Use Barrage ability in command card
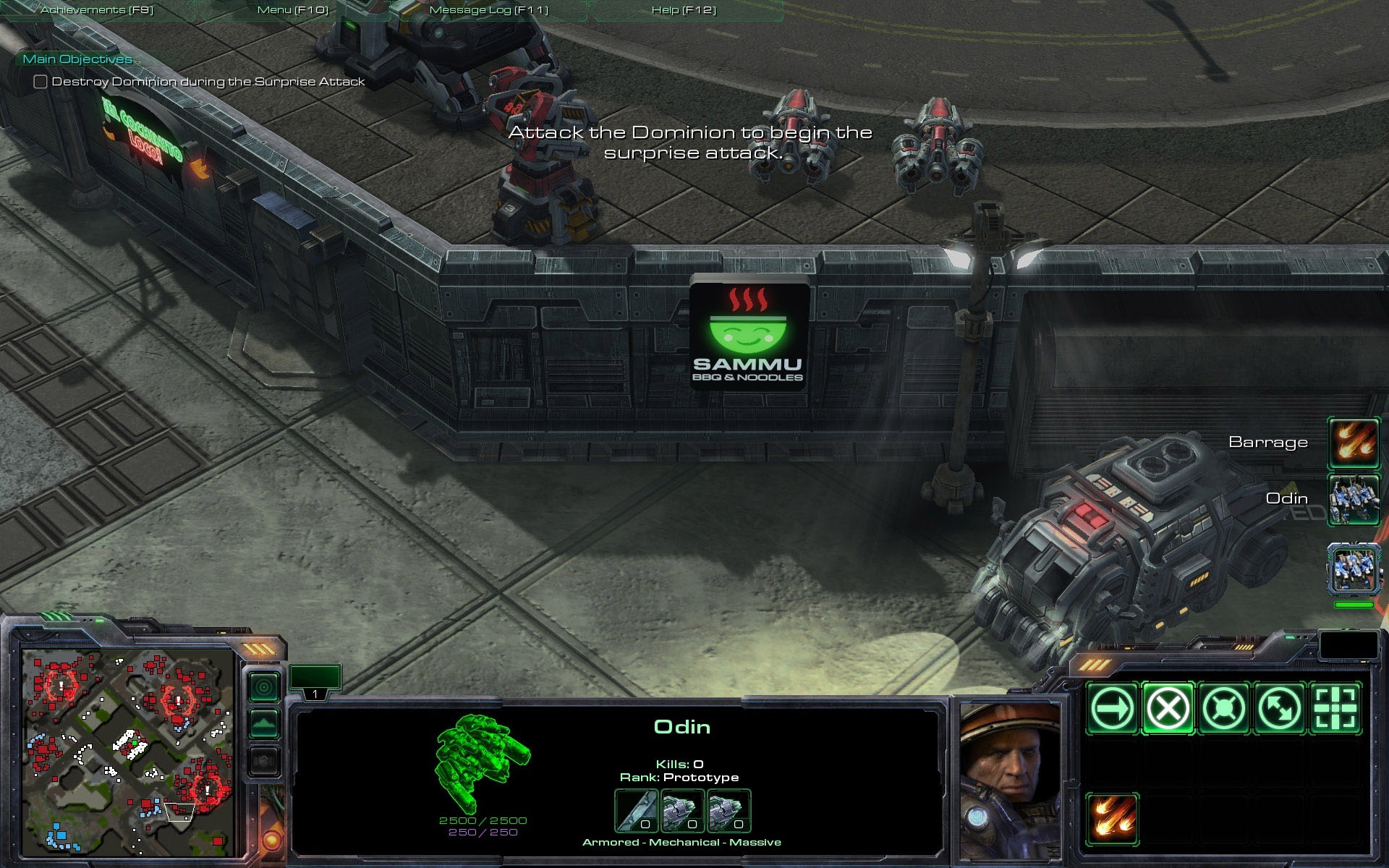This screenshot has height=868, width=1389. pos(1112,820)
